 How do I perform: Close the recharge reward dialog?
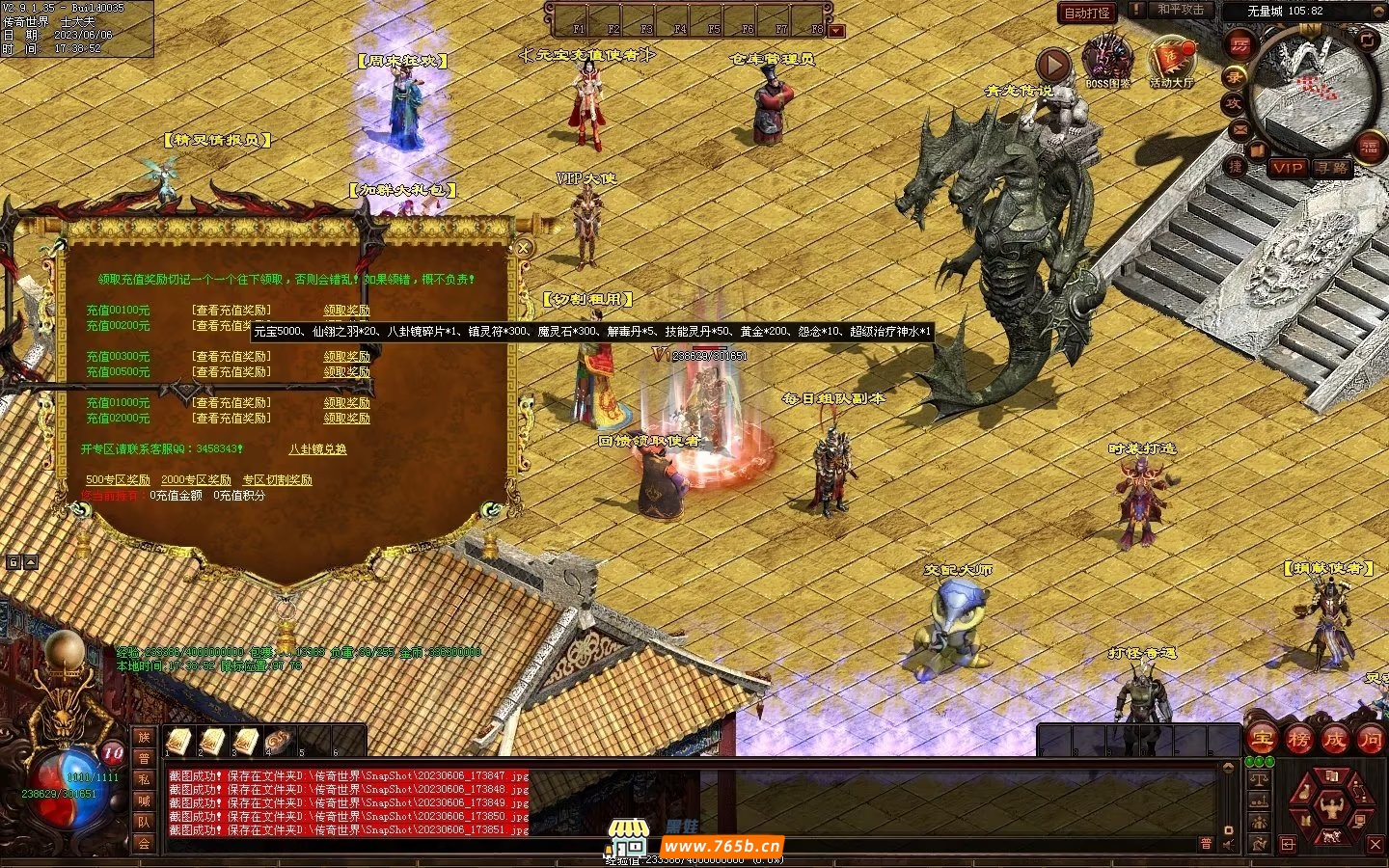523,248
